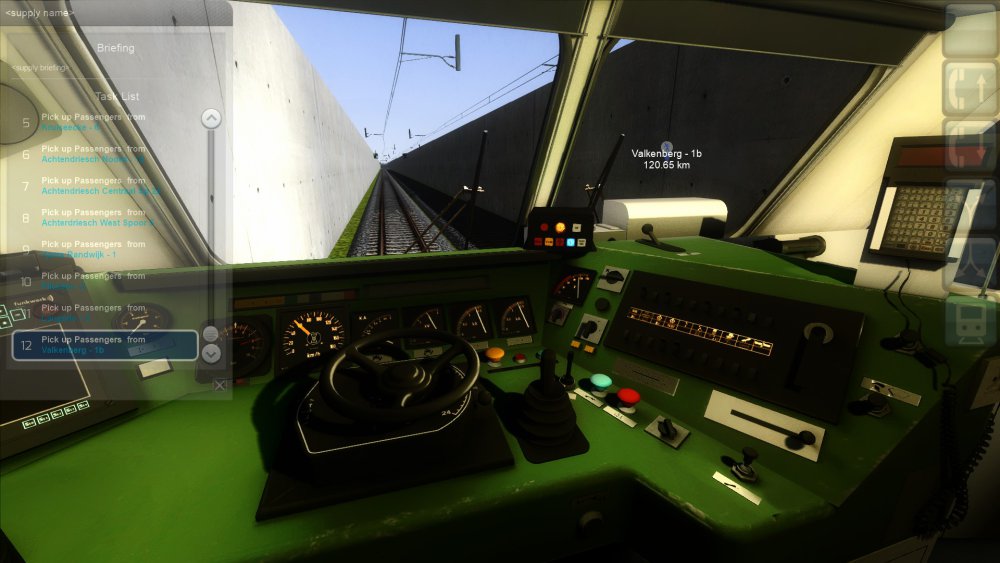1000x563 pixels.
Task: Select task 12 Valkenberg - 1b
Action: pyautogui.click(x=104, y=345)
